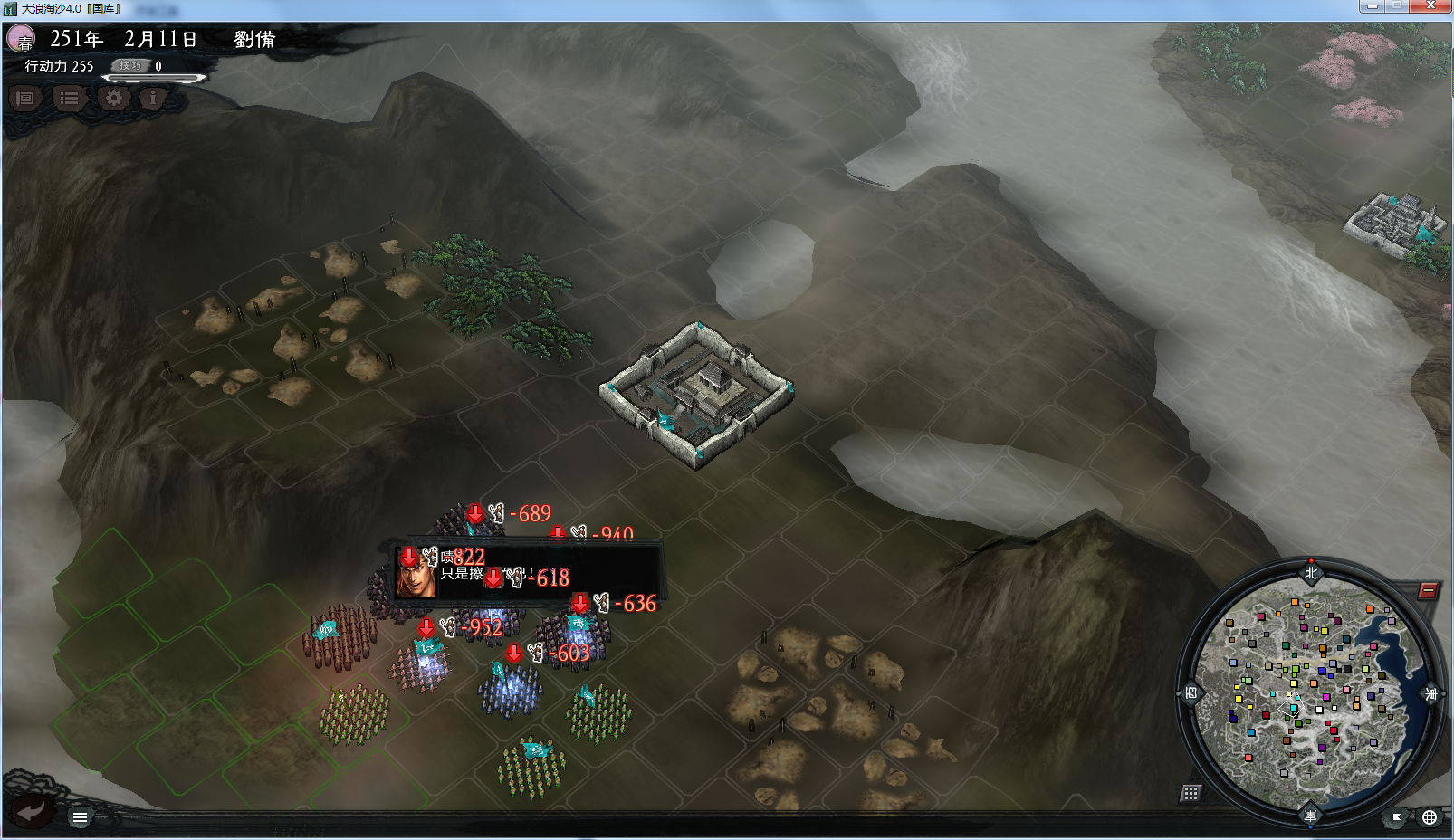Click the 西 west compass marker
The width and height of the screenshot is (1454, 840).
point(1191,693)
